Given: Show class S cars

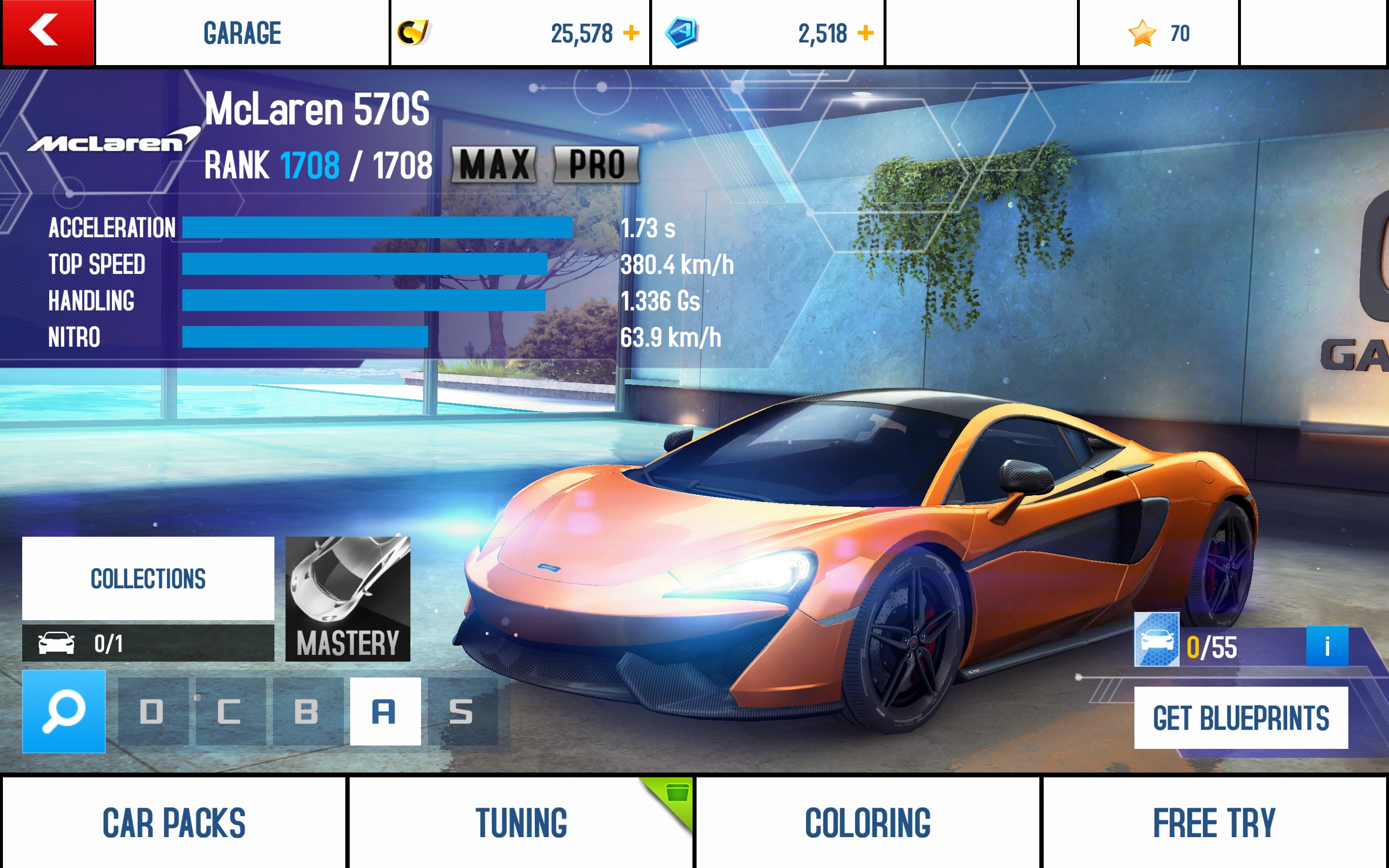Looking at the screenshot, I should pos(462,711).
